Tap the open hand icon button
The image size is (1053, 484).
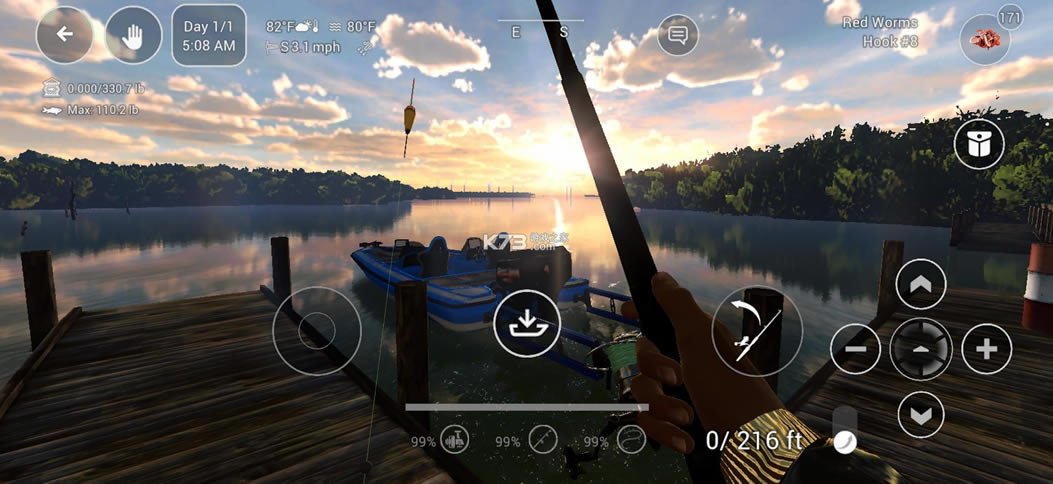pyautogui.click(x=134, y=35)
